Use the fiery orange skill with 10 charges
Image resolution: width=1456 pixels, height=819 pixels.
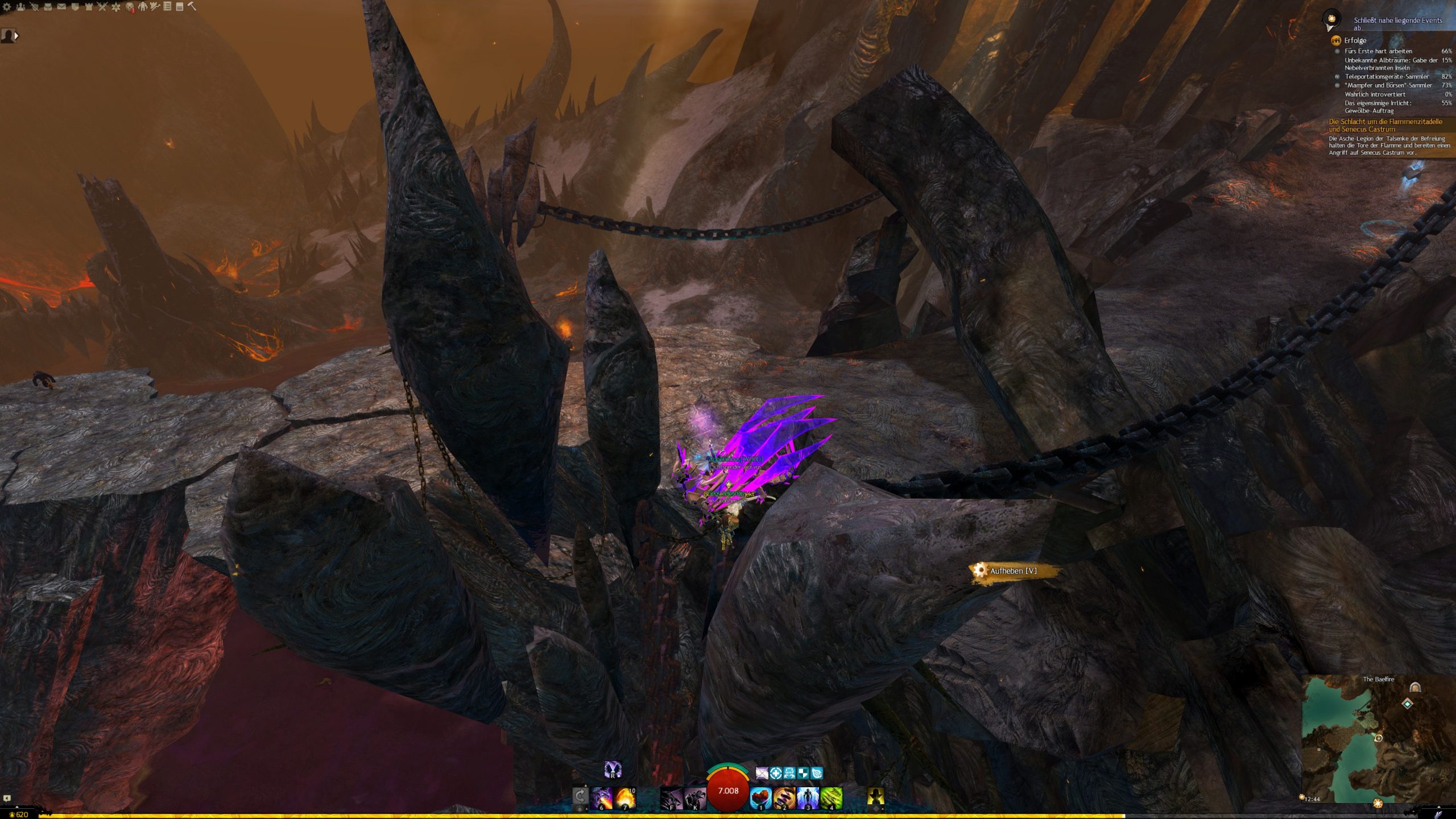624,798
